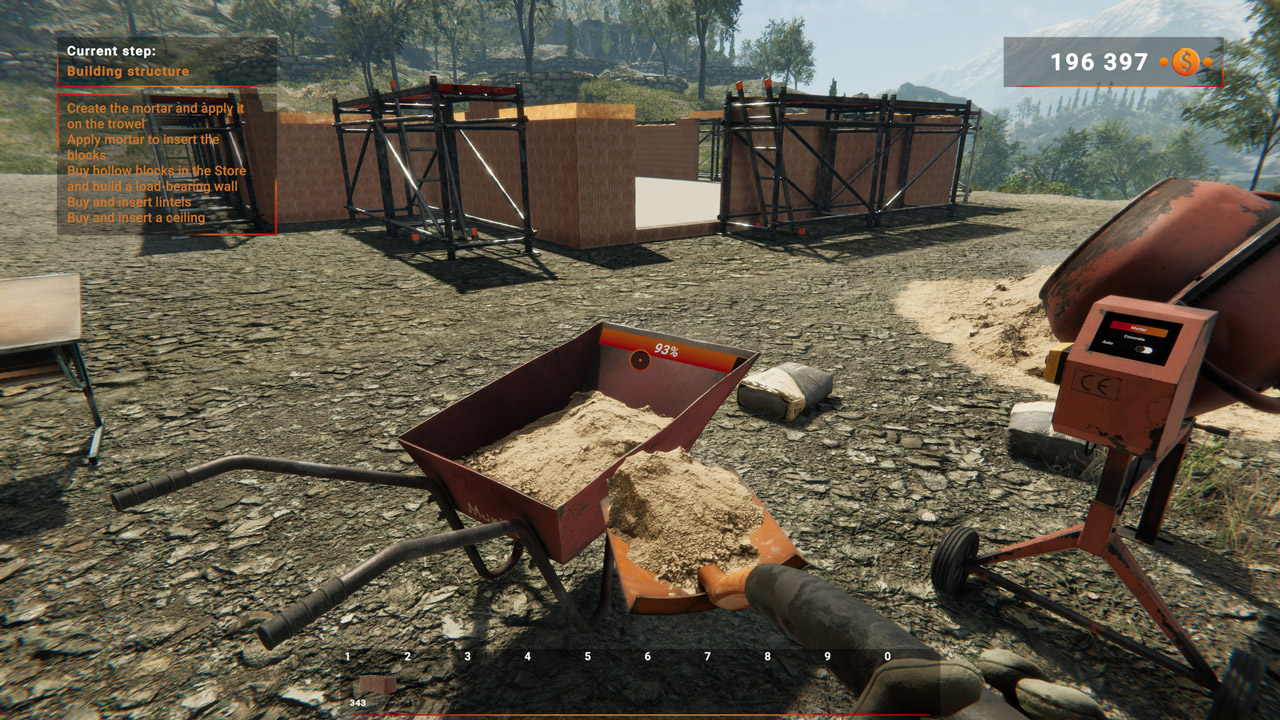Select Concrete on the mixer control panel

[x=1135, y=338]
